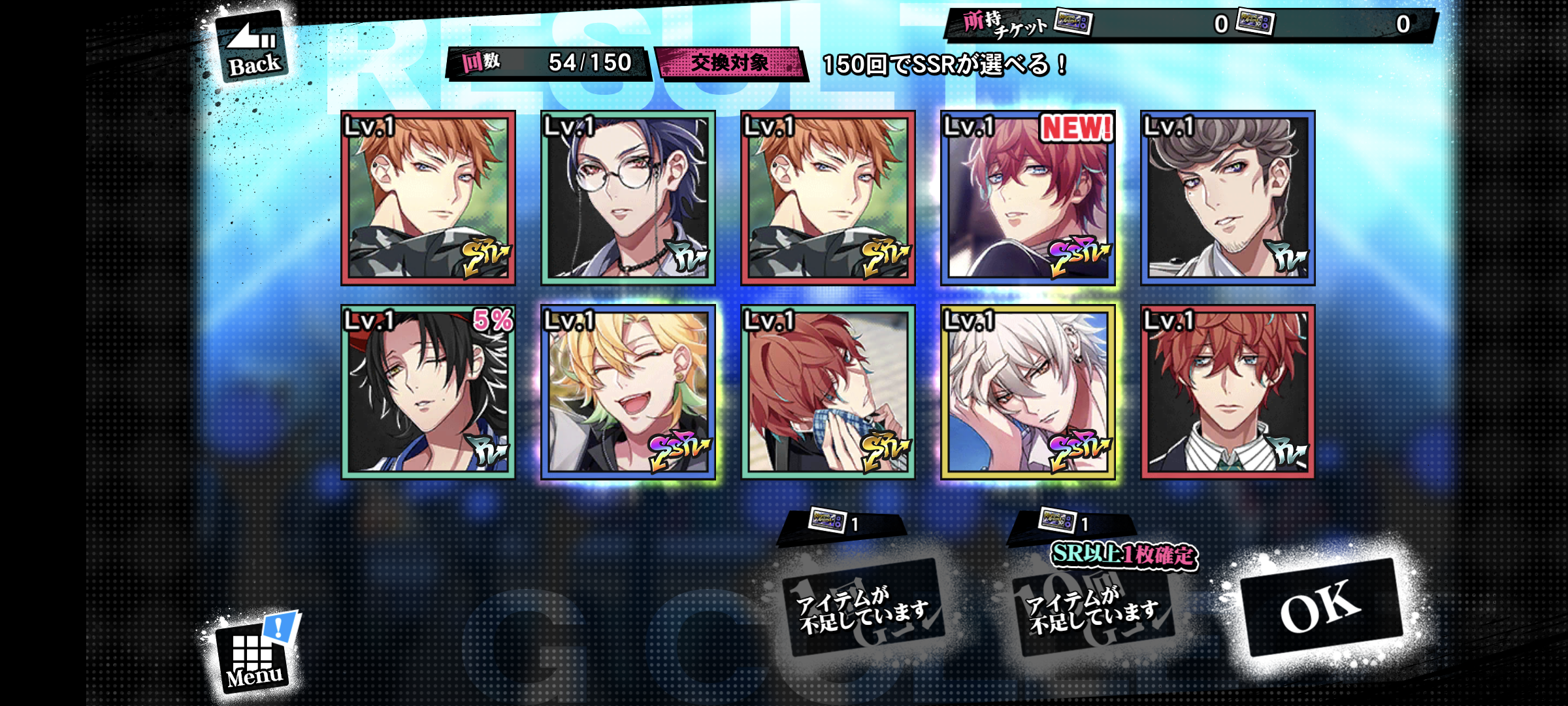Select the blue-haired glasses R card
Viewport: 1568px width, 706px height.
(628, 197)
